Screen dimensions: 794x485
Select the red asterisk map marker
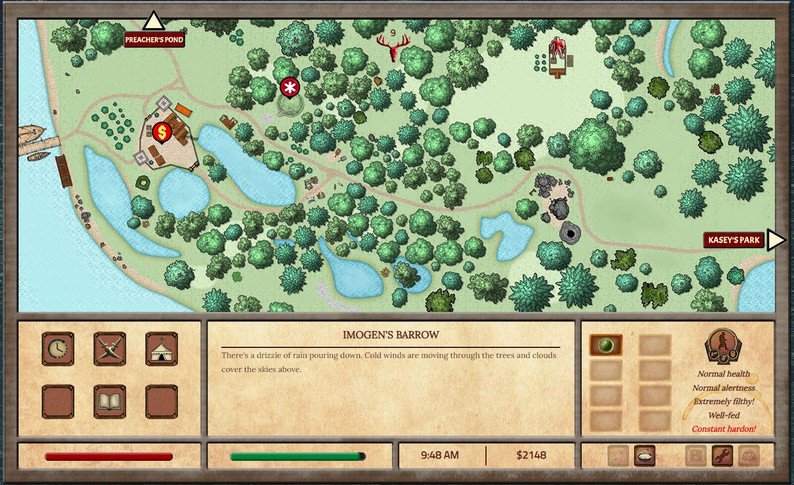pyautogui.click(x=290, y=88)
